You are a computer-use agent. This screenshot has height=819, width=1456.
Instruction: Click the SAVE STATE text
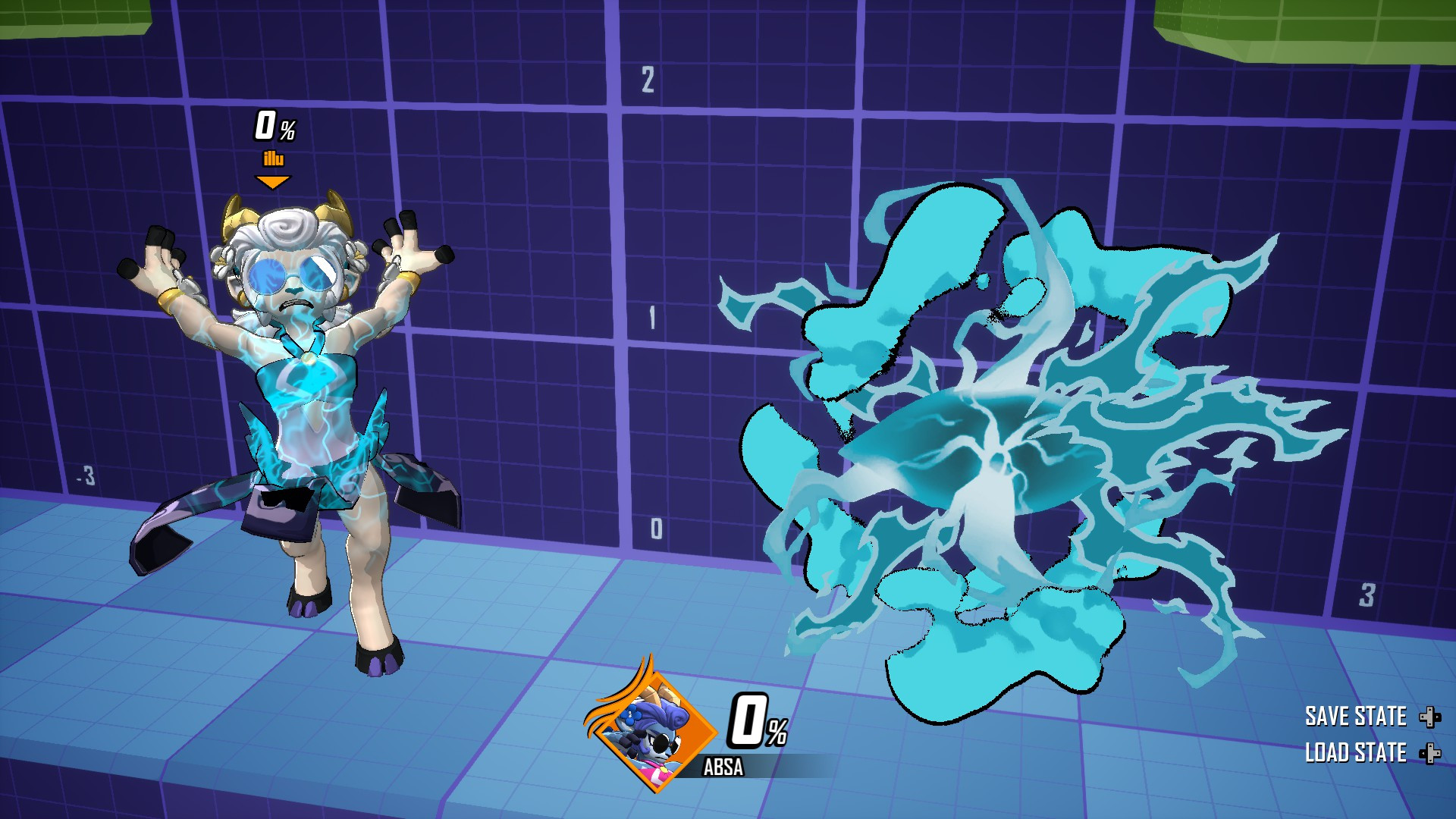[x=1356, y=715]
